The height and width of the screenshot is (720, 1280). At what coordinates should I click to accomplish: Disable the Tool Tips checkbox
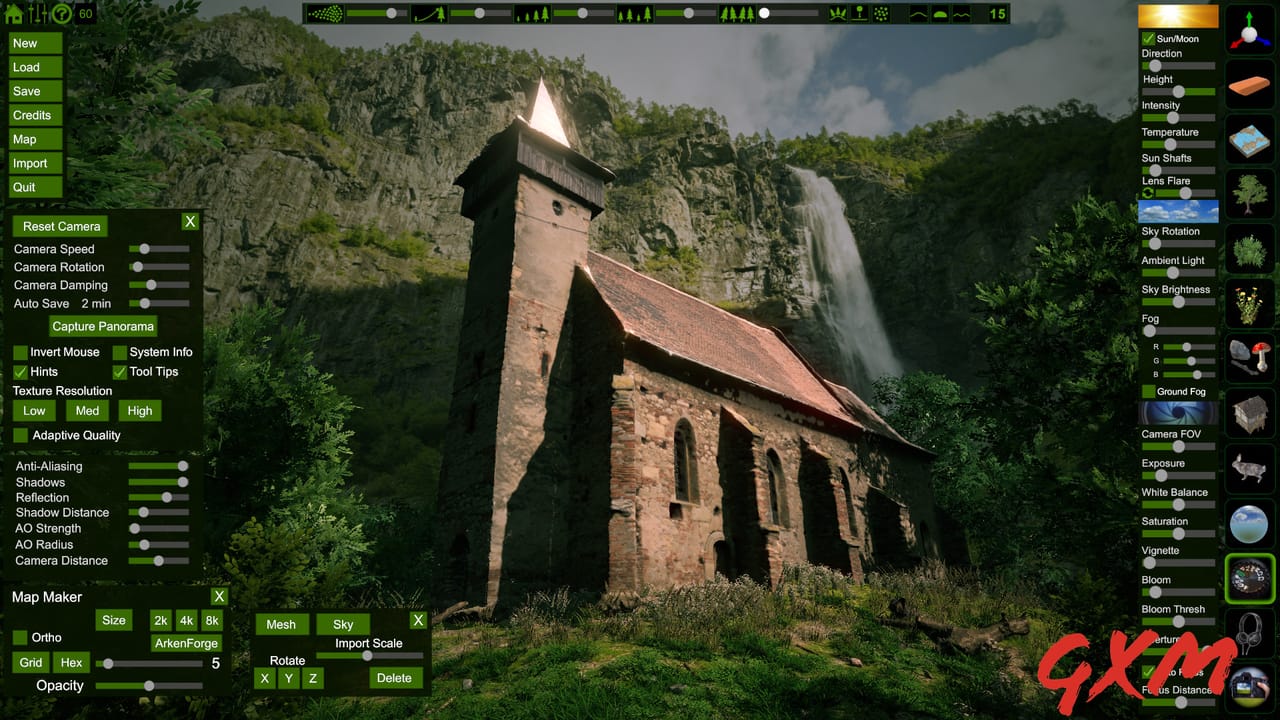click(x=119, y=371)
